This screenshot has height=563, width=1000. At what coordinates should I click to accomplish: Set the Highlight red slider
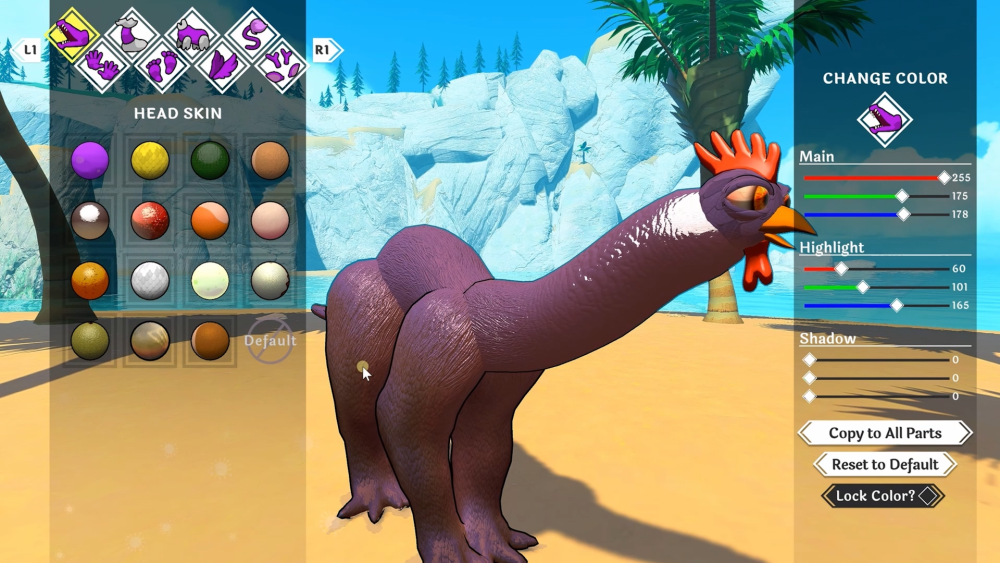tap(841, 268)
